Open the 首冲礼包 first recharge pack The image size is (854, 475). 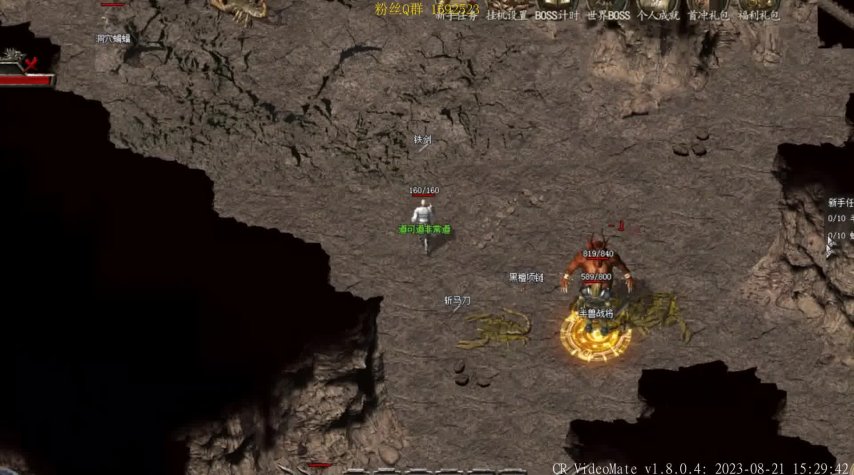click(709, 15)
